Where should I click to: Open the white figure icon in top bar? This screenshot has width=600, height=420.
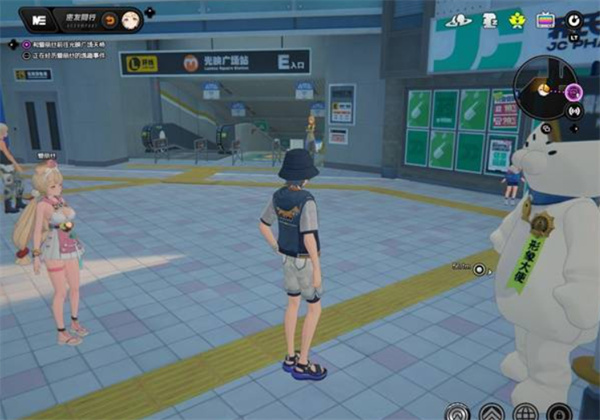pyautogui.click(x=490, y=20)
